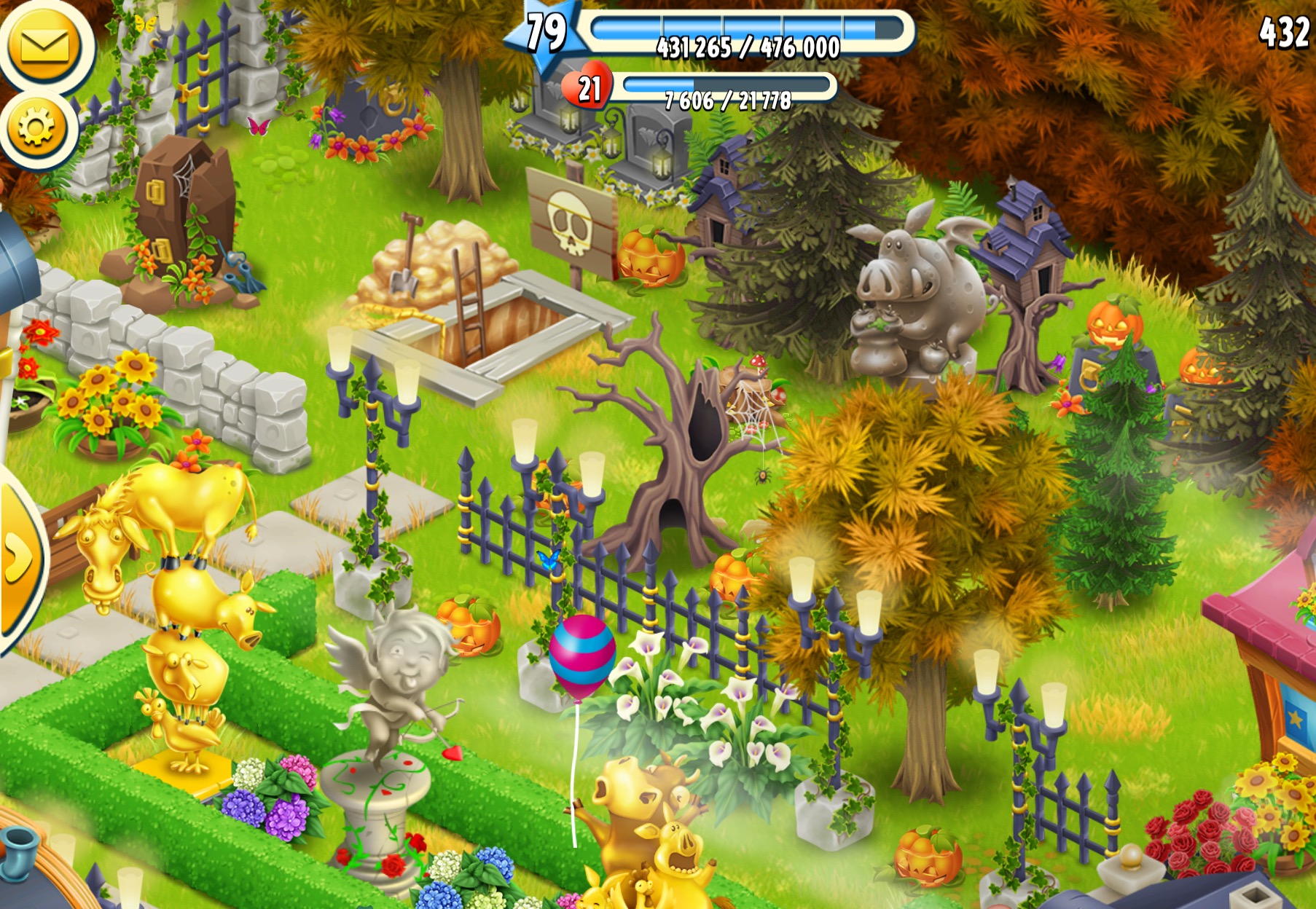Expand the yellow arrow side panel
The width and height of the screenshot is (1316, 909).
click(x=17, y=559)
